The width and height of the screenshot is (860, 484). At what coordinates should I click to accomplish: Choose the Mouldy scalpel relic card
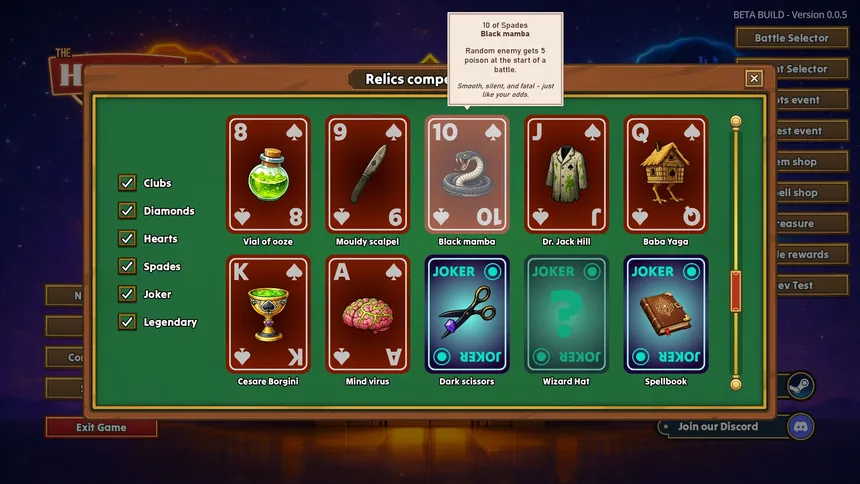click(x=367, y=174)
